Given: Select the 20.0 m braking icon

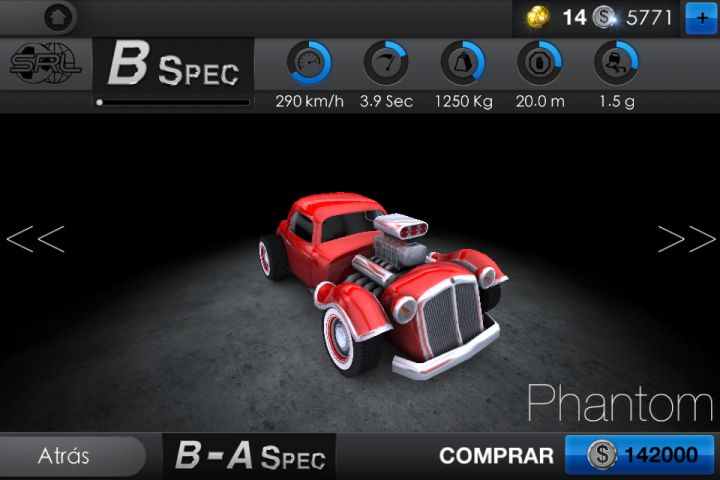Looking at the screenshot, I should 539,64.
